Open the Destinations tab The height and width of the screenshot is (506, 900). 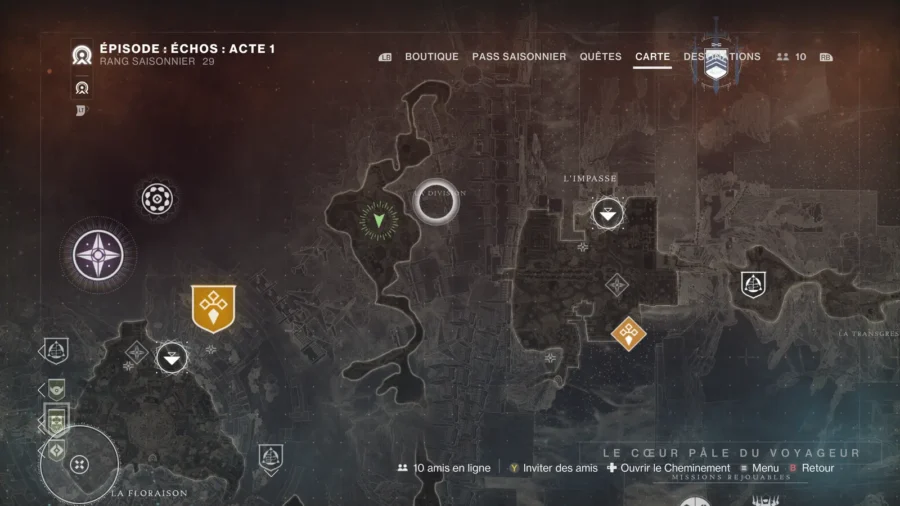722,57
